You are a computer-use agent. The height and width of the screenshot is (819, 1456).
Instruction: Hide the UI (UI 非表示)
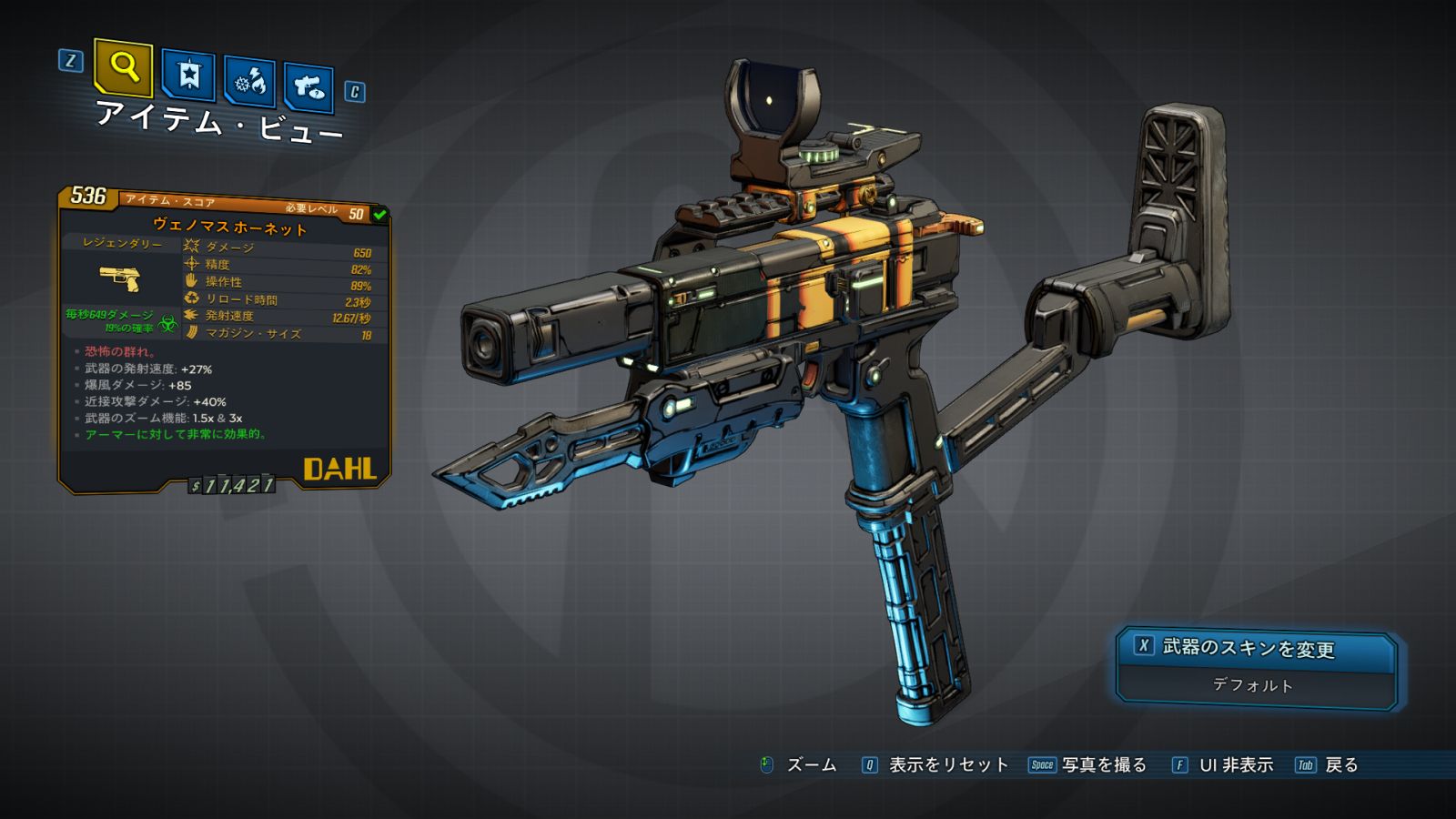[1224, 765]
